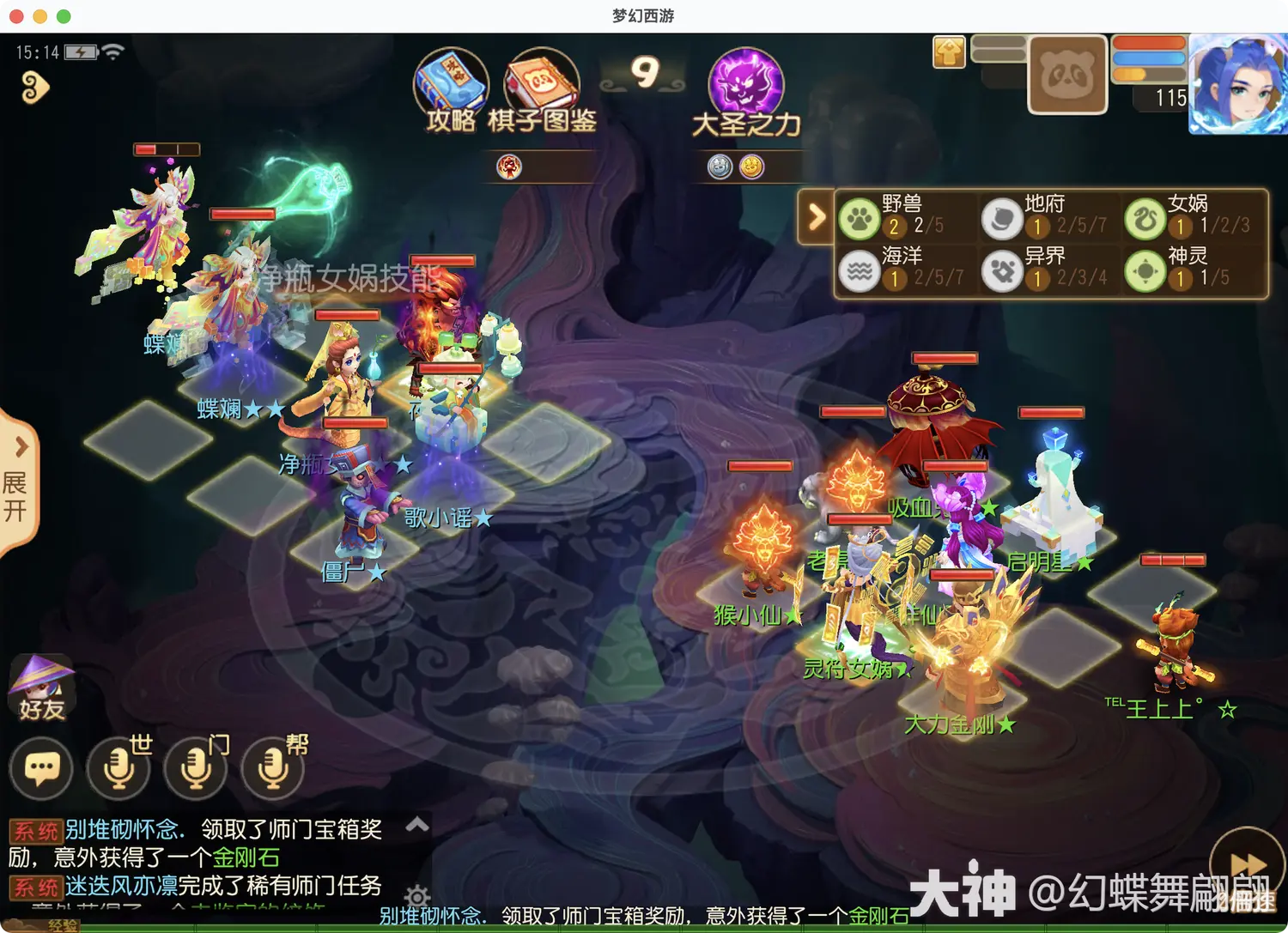Toggle the 门 sect voice channel
The image size is (1288, 933).
pyautogui.click(x=195, y=768)
